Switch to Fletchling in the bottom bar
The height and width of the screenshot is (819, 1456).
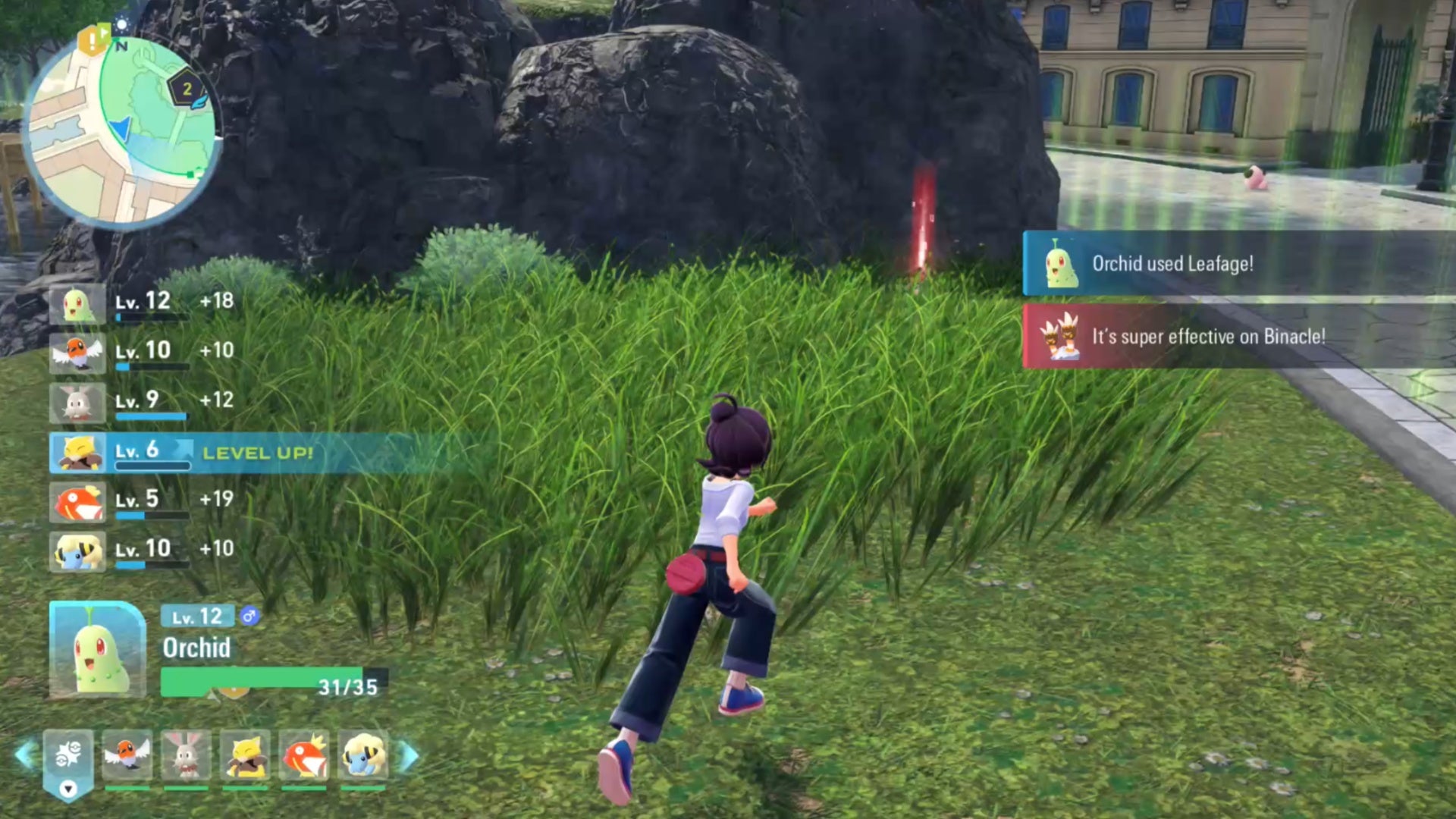pyautogui.click(x=127, y=755)
